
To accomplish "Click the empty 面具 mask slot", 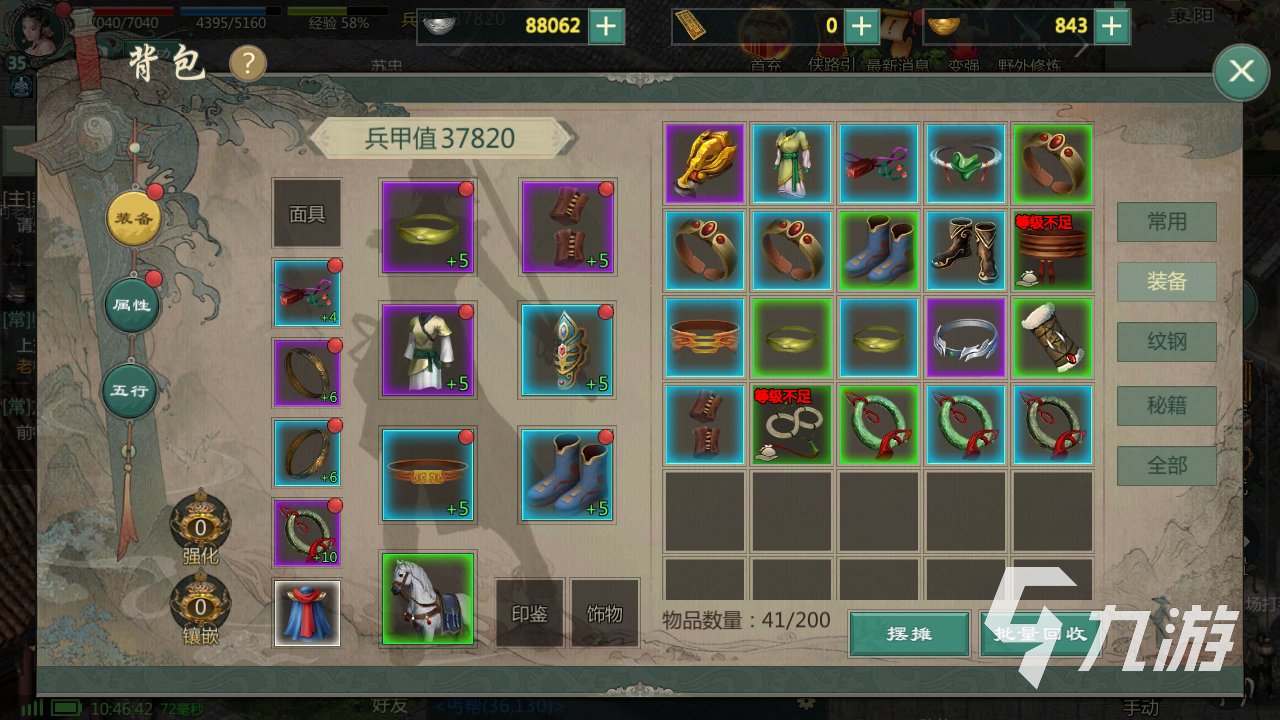I will pos(307,214).
